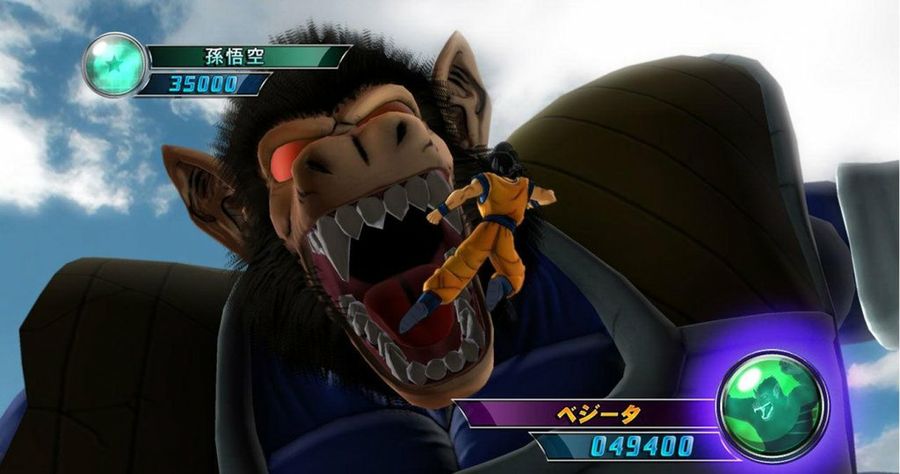Screen dimensions: 900x474
Task: Select the 孫悟空 player name plate
Action: (245, 56)
